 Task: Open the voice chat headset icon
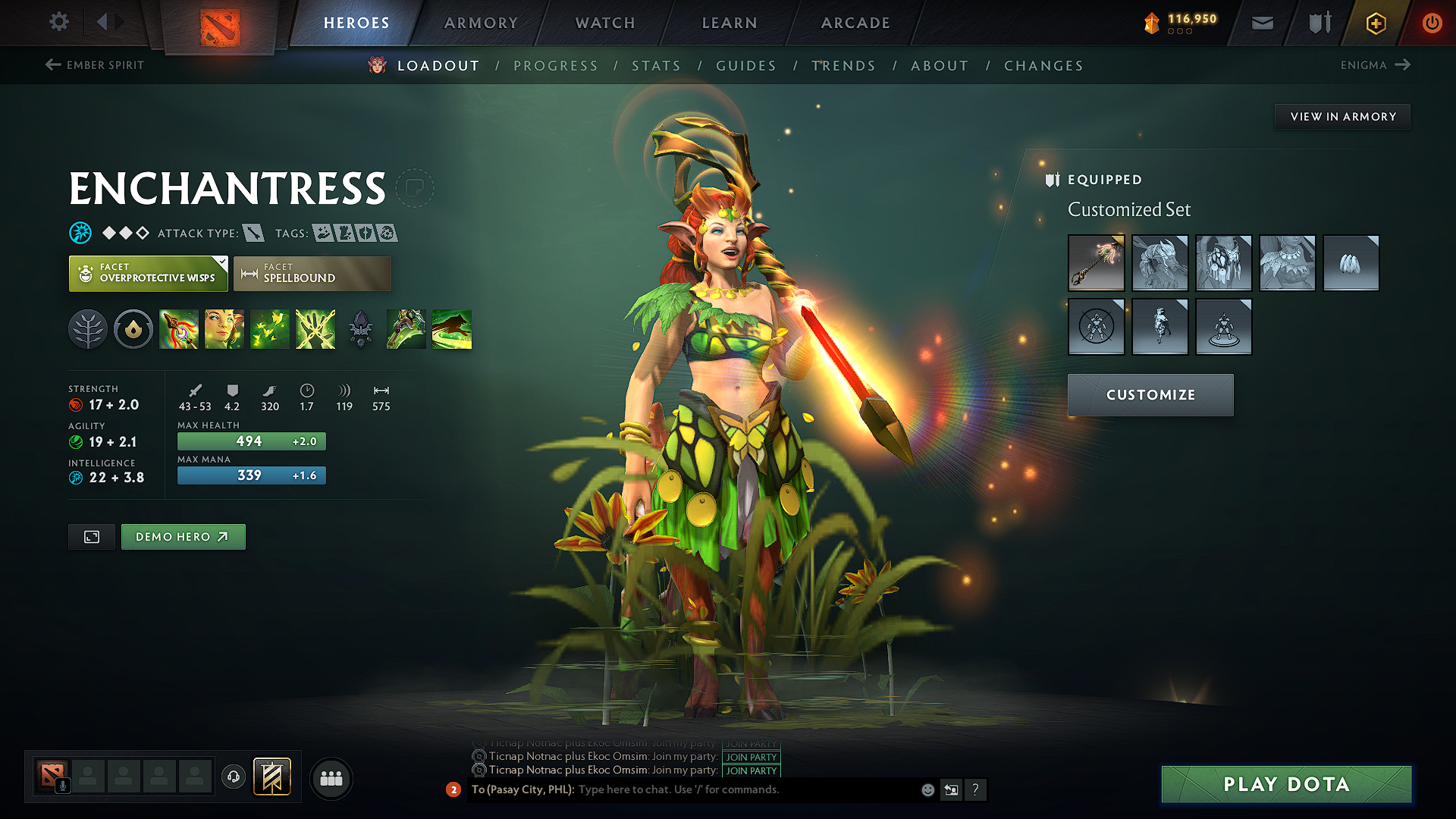(234, 778)
